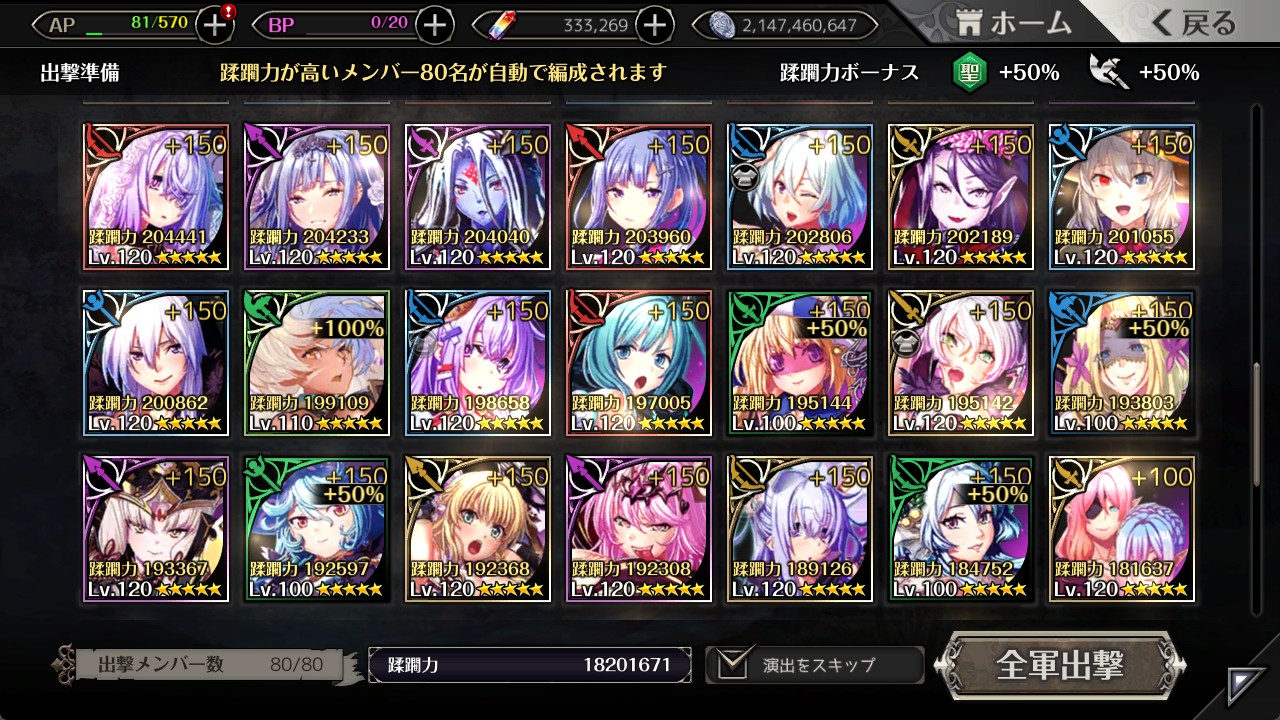Select the eyepatch unit 蹂躙力 181637
1280x720 pixels.
tap(1122, 529)
